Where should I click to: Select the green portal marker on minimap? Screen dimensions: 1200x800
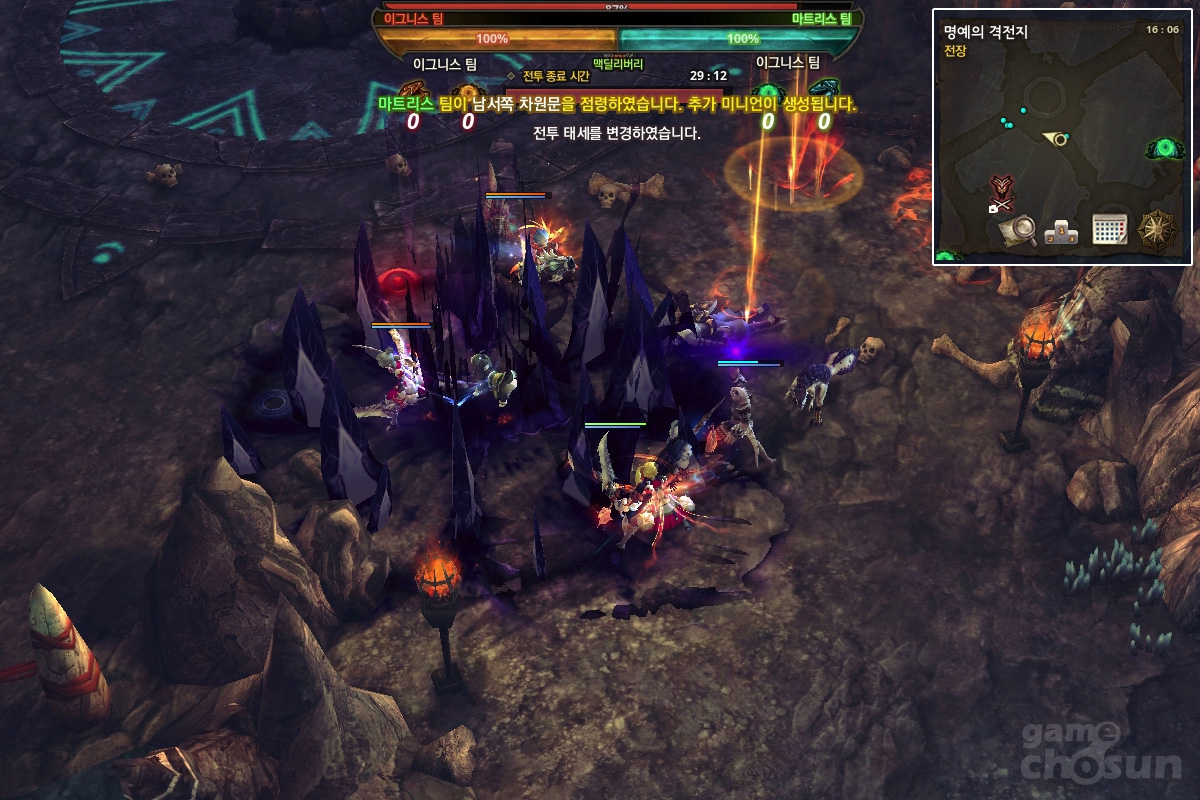coord(1166,150)
